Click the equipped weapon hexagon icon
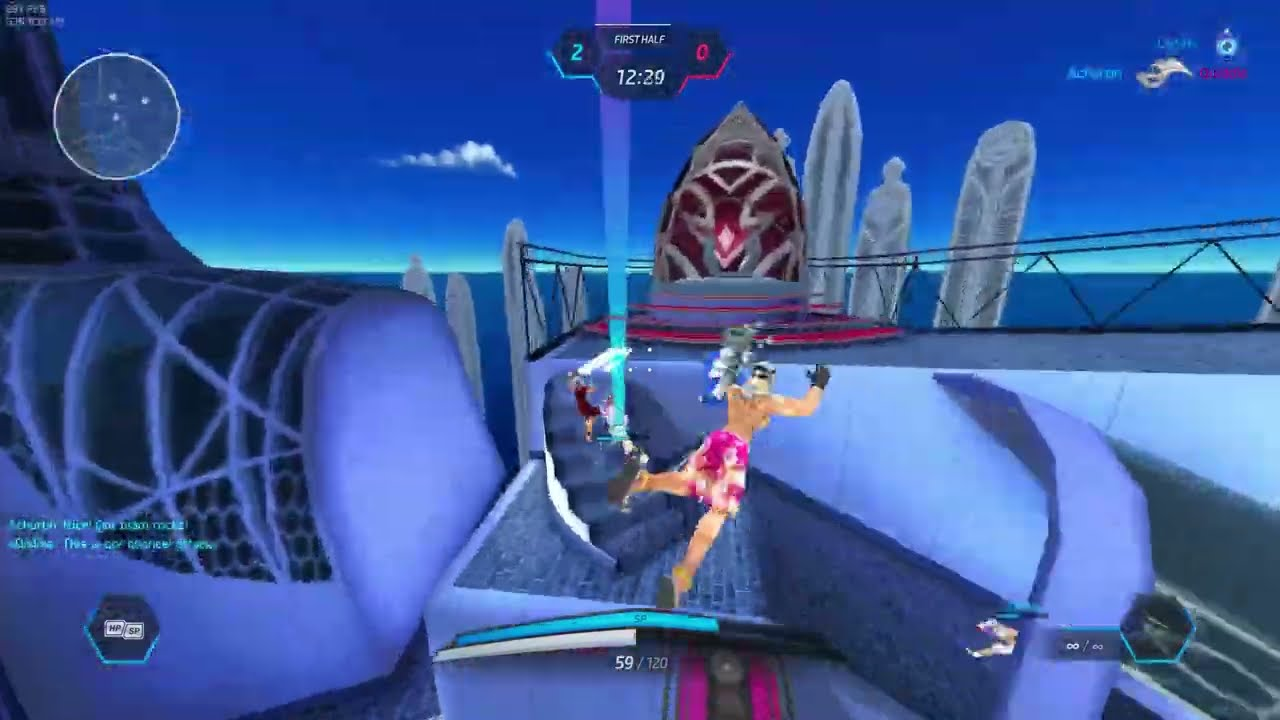The image size is (1280, 720). (1157, 630)
